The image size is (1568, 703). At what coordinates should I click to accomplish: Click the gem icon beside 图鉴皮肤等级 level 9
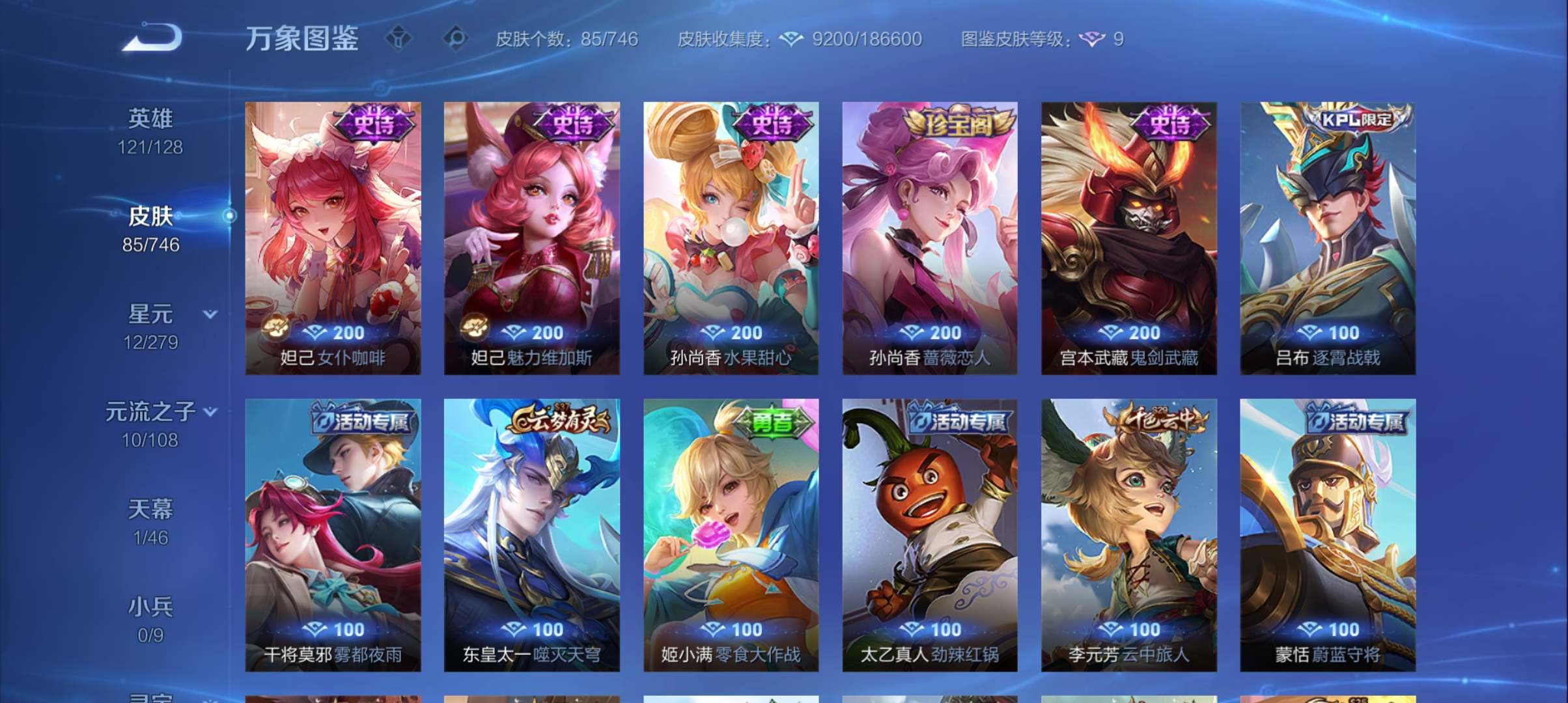click(1092, 39)
